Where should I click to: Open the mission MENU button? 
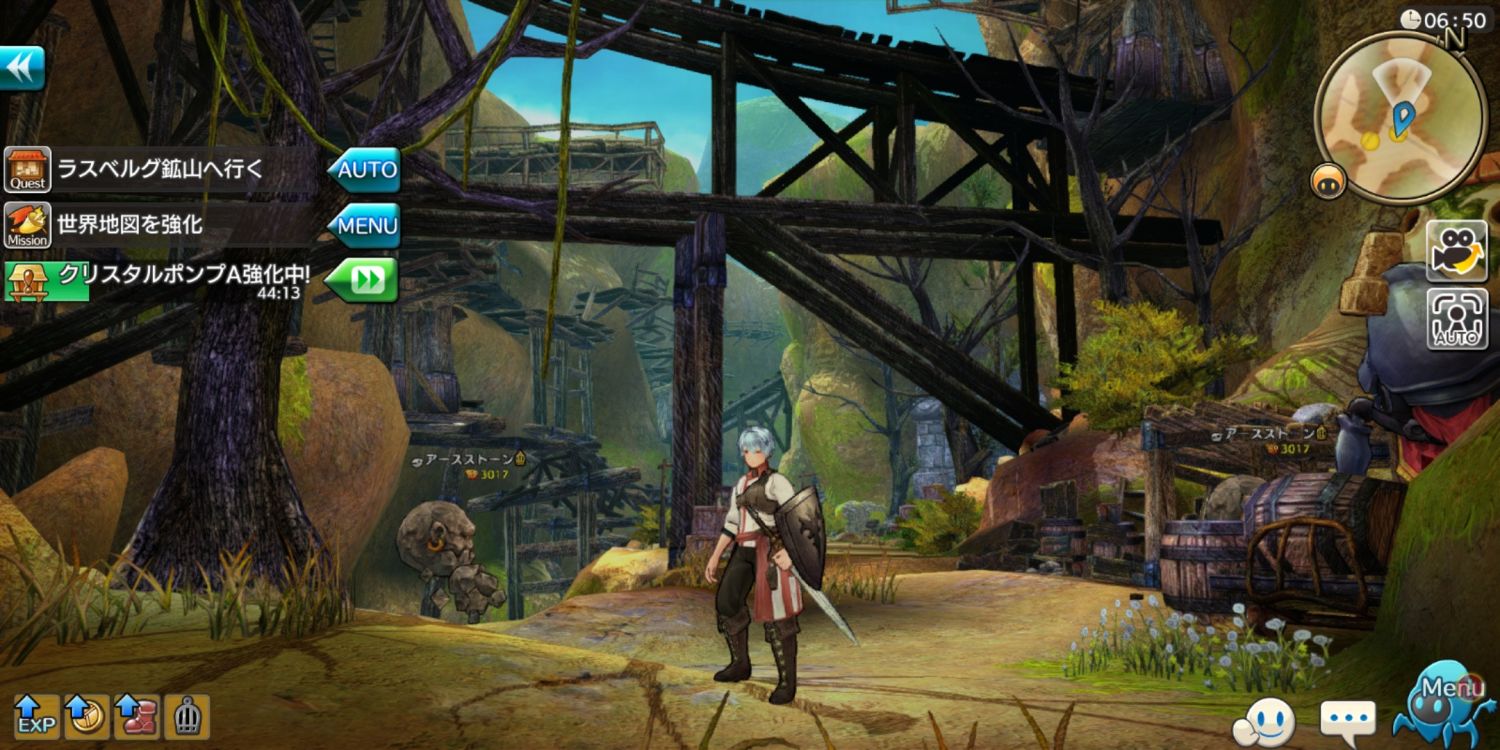tap(365, 226)
